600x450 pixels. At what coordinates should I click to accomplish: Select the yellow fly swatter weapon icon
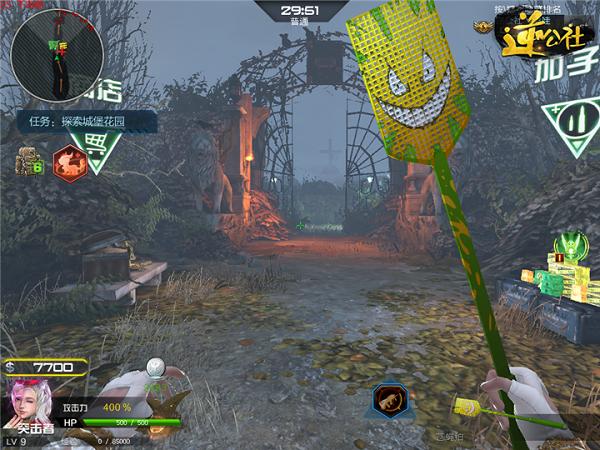pyautogui.click(x=467, y=408)
